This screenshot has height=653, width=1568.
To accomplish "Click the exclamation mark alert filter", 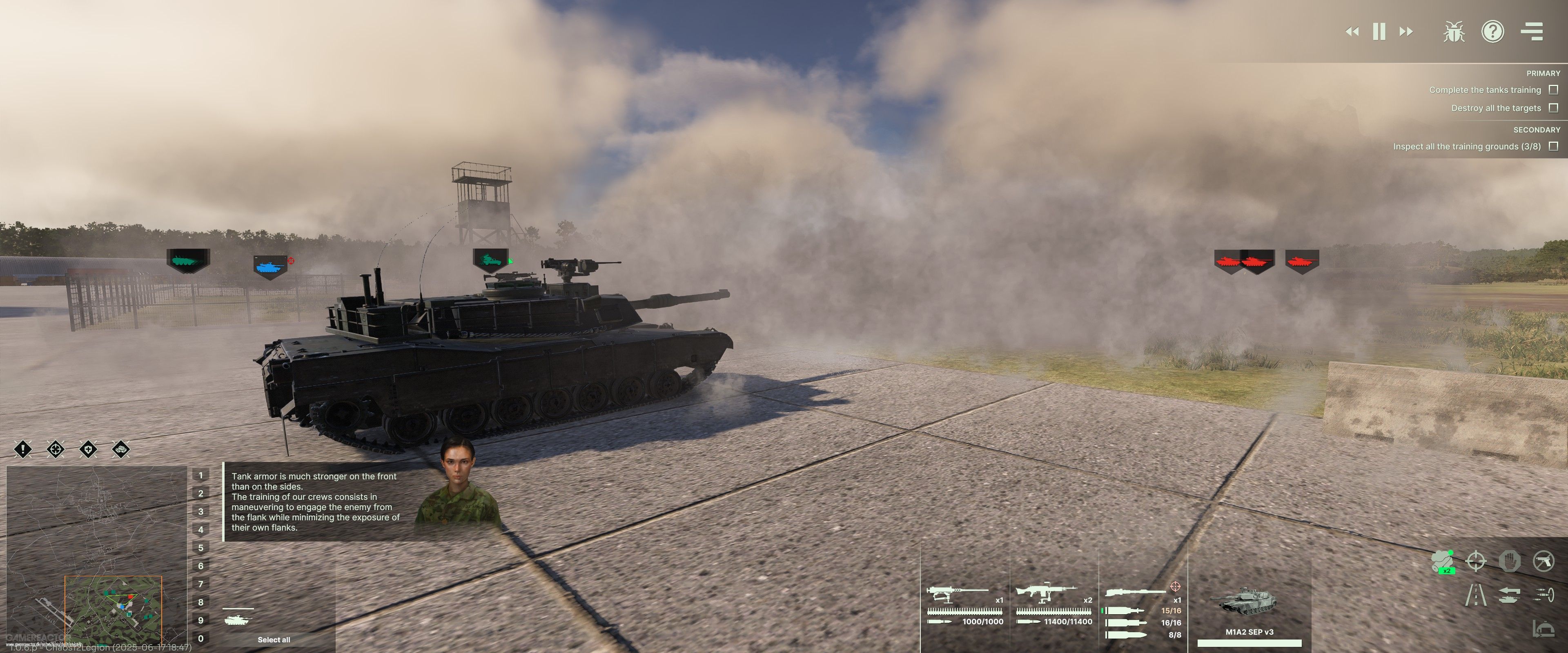I will [x=22, y=450].
